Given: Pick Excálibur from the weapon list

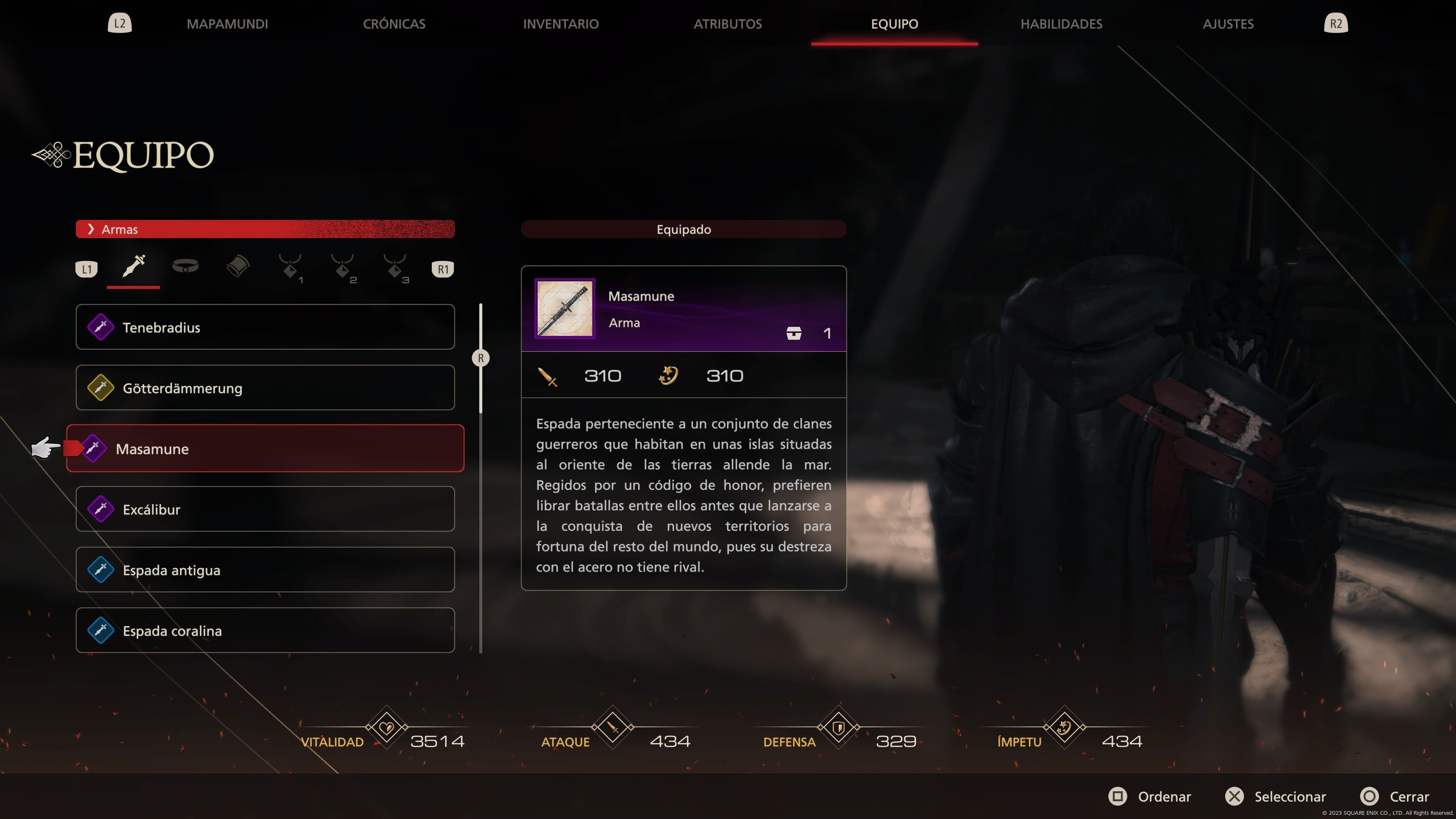Looking at the screenshot, I should (265, 509).
